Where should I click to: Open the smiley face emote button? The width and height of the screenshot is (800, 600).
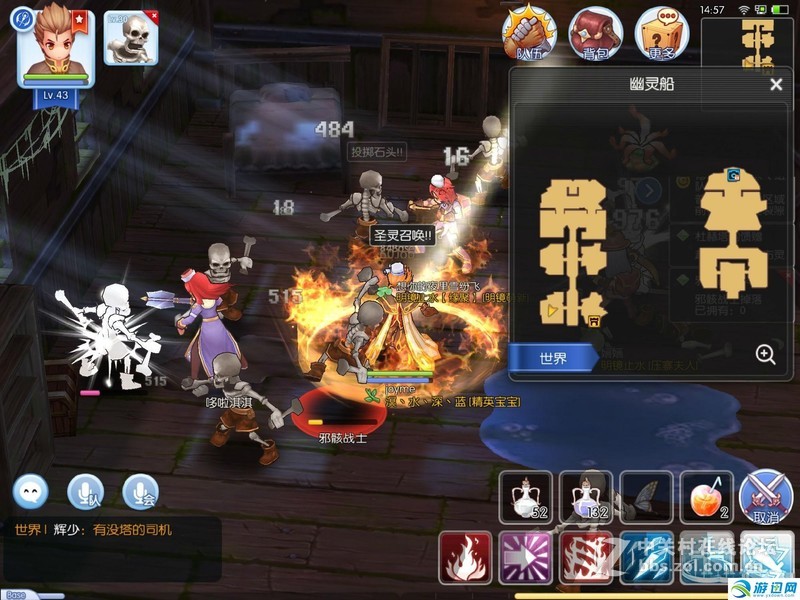(31, 491)
